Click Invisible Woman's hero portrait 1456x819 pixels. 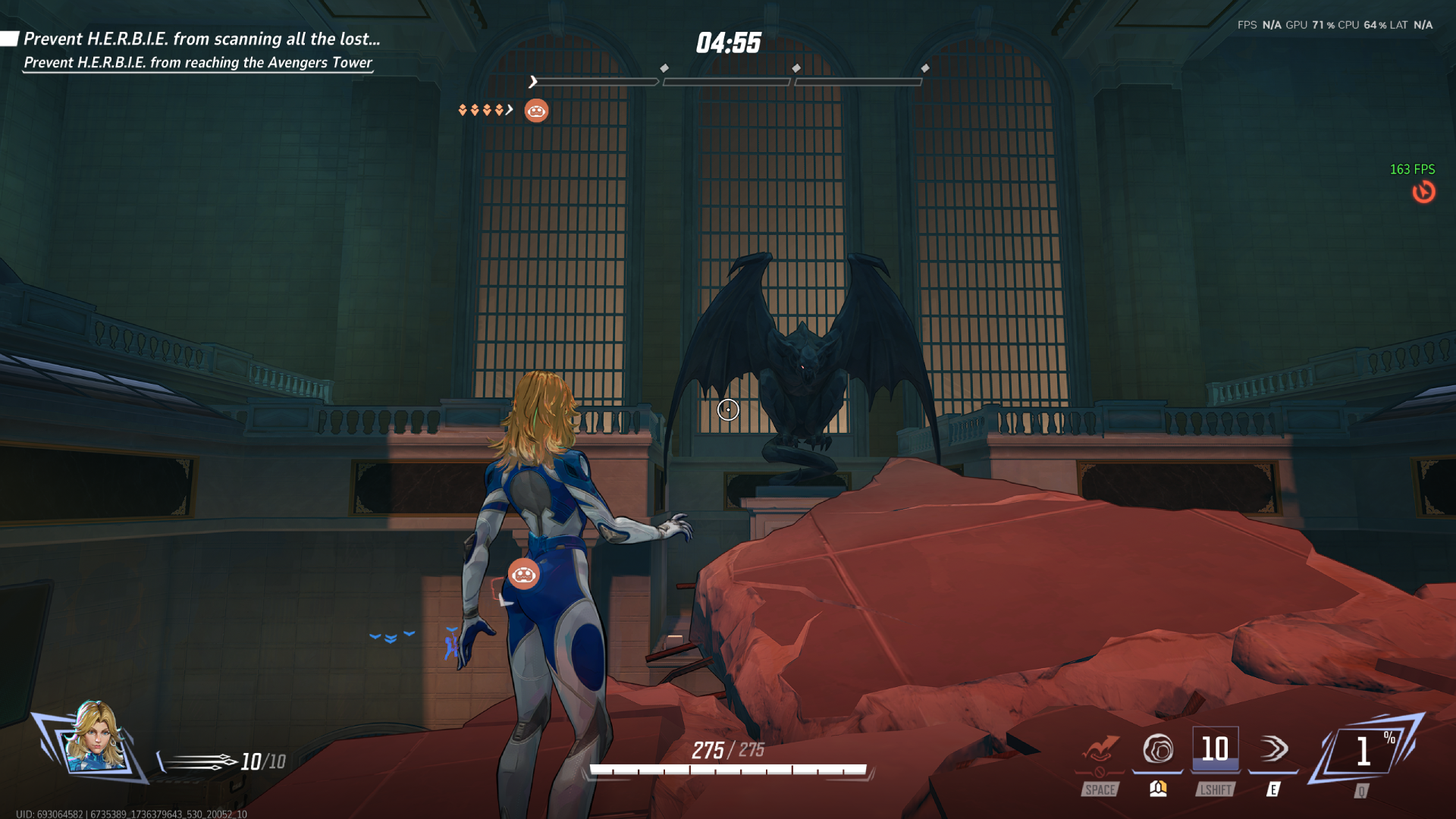pos(94,738)
